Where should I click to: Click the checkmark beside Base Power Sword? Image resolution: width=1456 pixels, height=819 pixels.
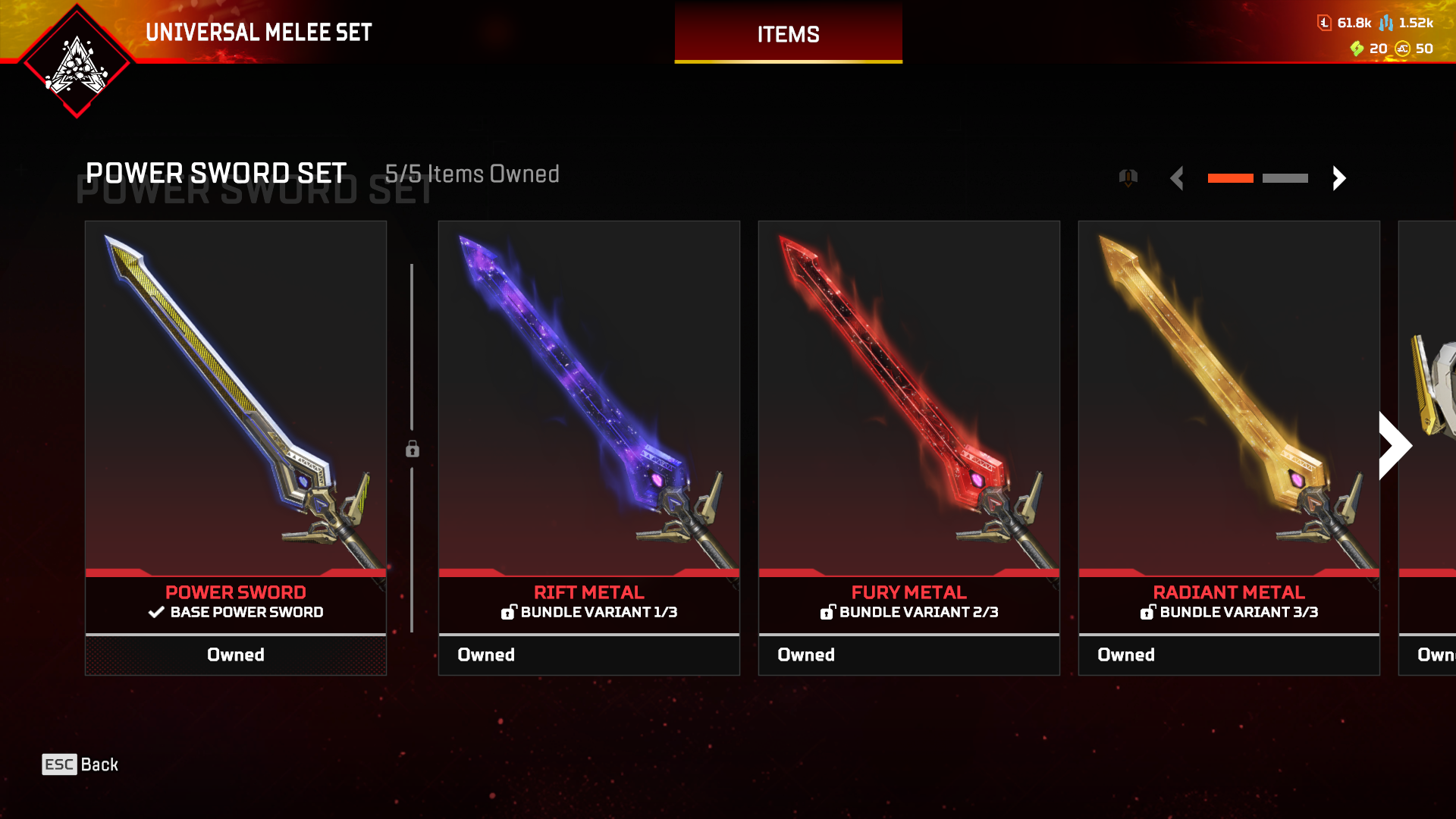pyautogui.click(x=156, y=613)
